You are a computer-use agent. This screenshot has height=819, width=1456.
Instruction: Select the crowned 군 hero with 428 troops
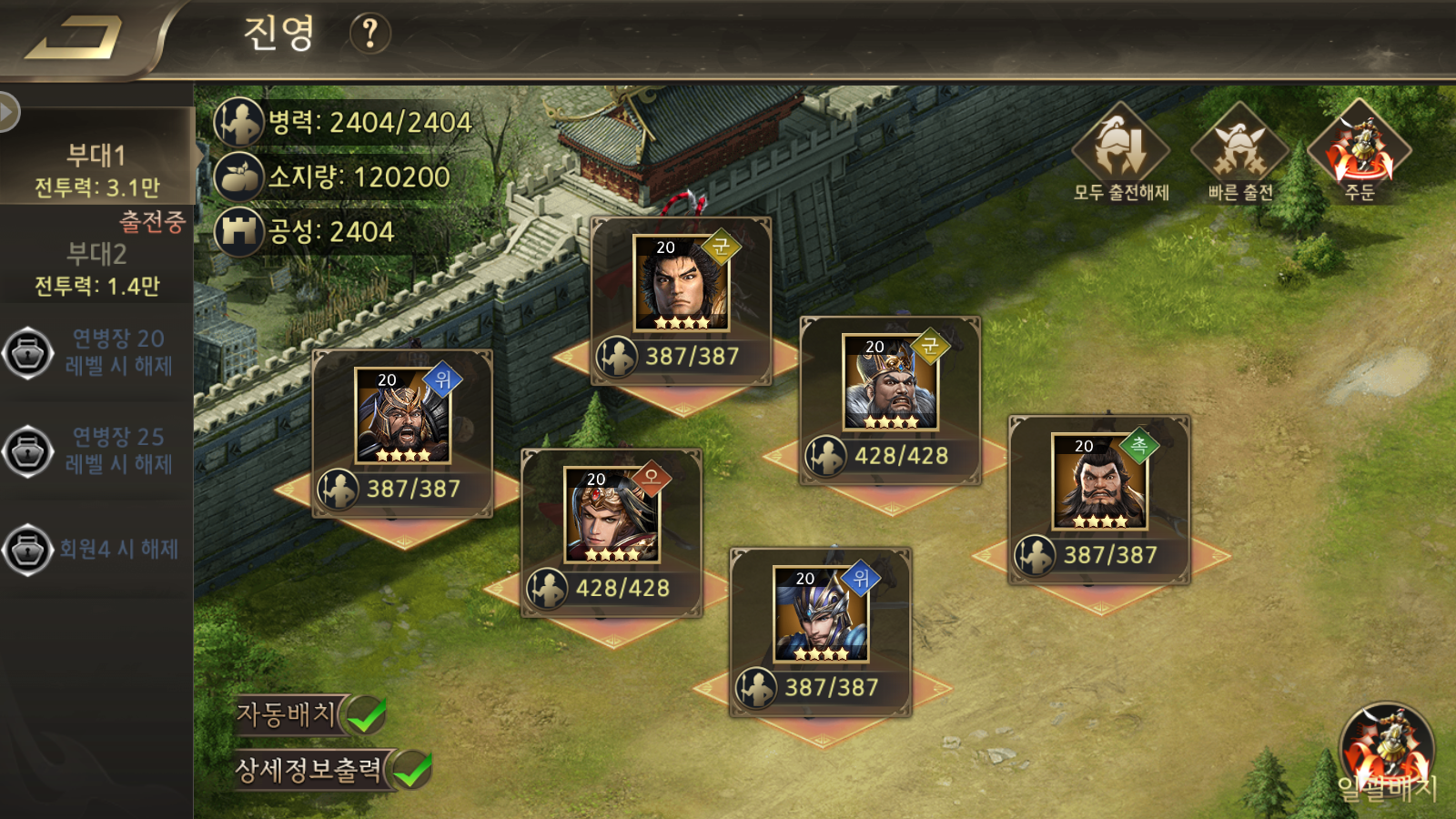(x=890, y=383)
